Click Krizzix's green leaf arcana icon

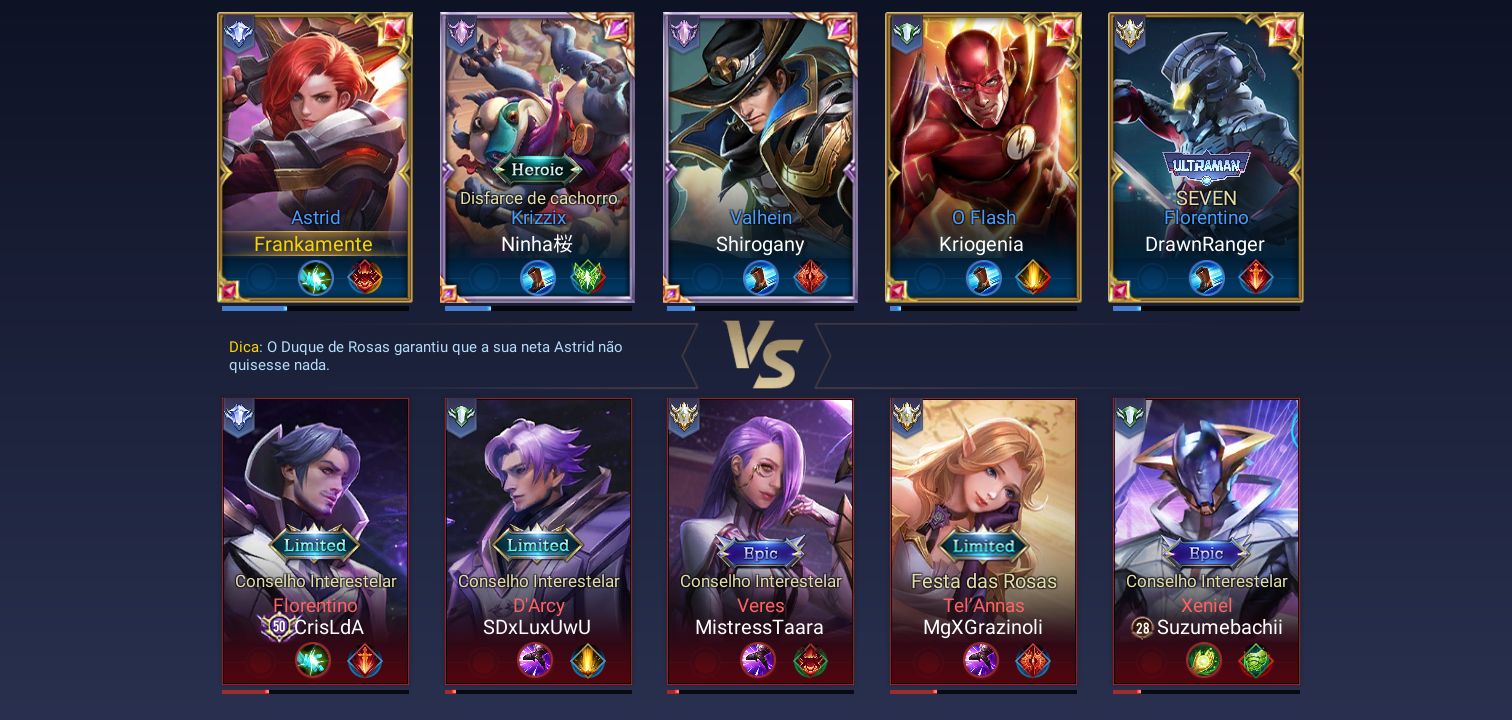tap(587, 278)
